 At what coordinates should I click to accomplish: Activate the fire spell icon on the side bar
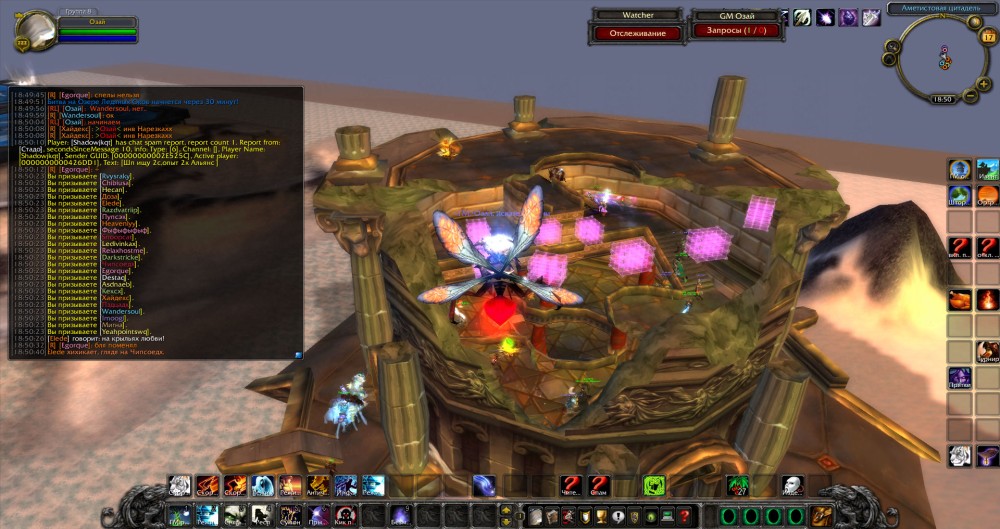(x=987, y=299)
